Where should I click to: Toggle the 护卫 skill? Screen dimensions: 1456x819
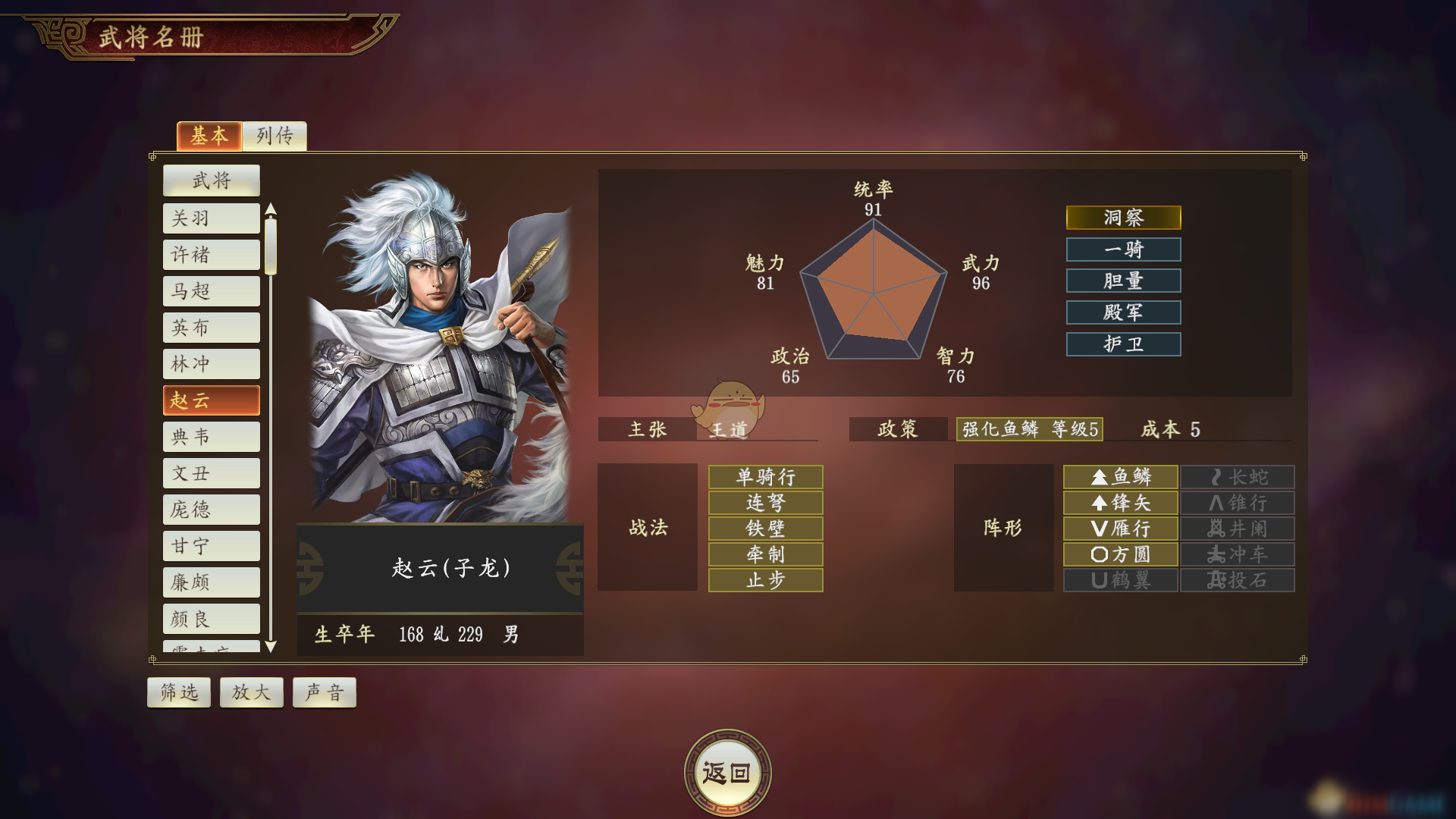(1124, 344)
